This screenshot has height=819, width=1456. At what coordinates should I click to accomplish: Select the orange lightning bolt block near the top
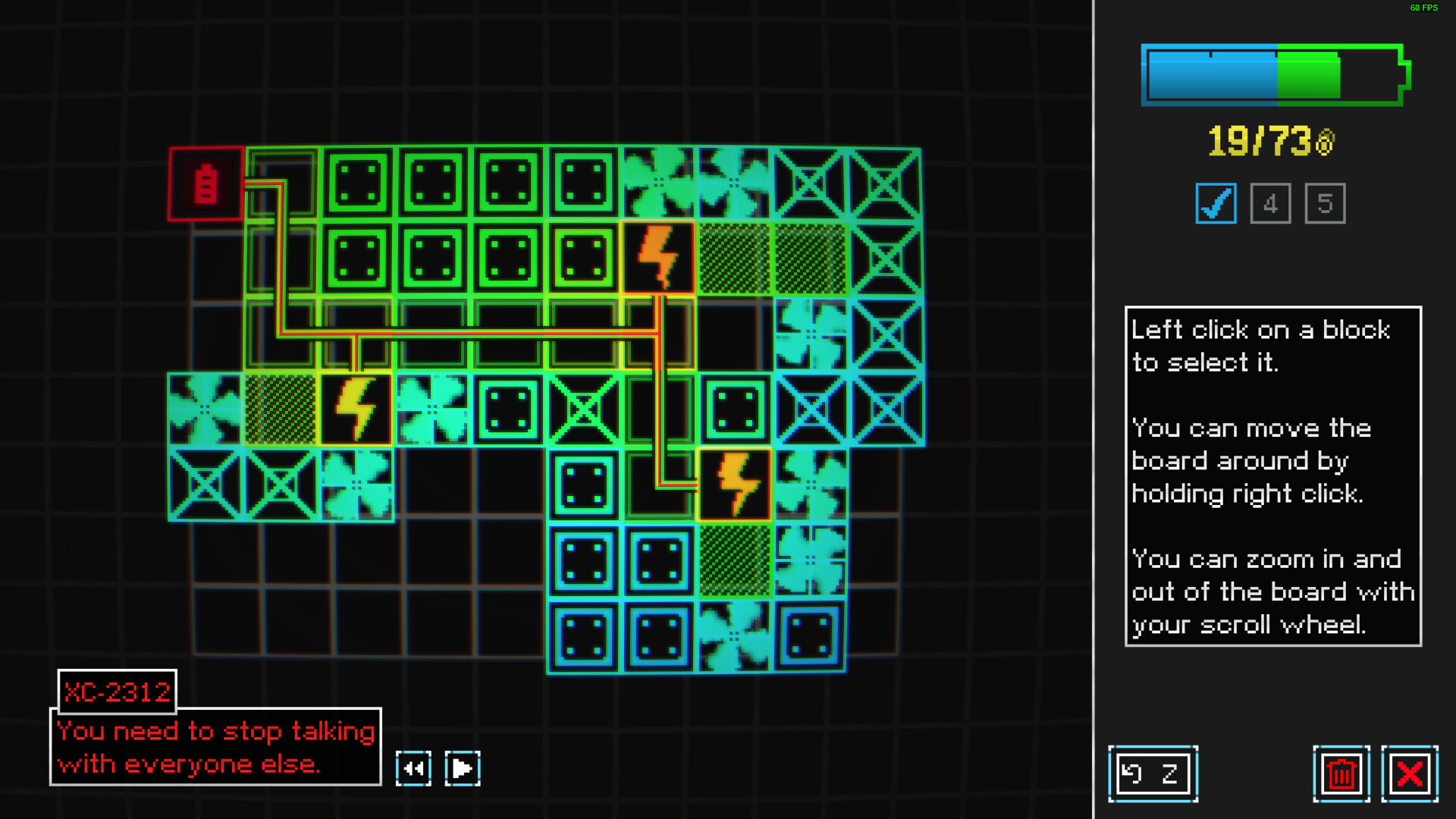[659, 256]
